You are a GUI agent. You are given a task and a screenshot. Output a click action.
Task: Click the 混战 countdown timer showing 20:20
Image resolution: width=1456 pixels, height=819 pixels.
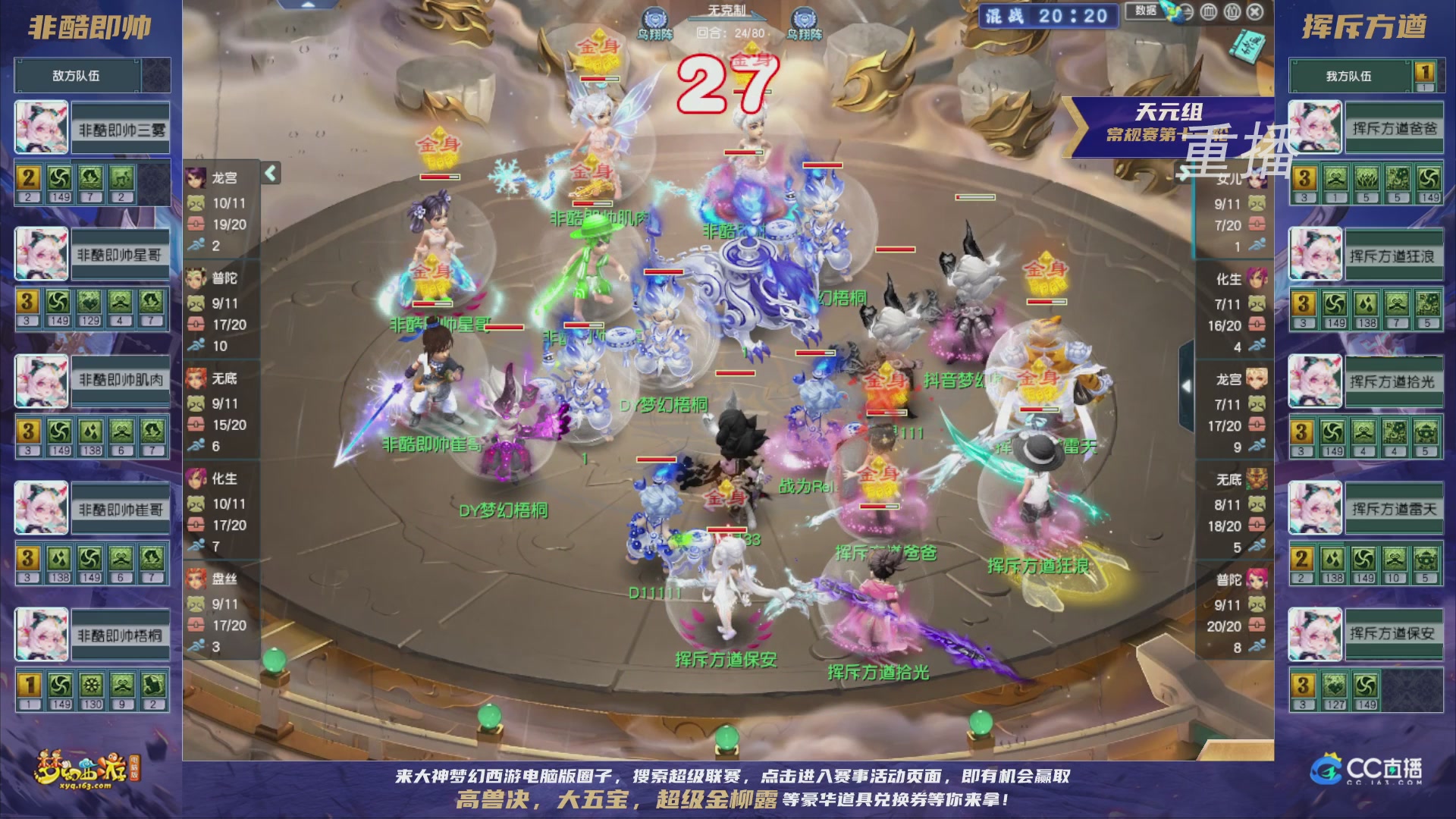[1046, 15]
